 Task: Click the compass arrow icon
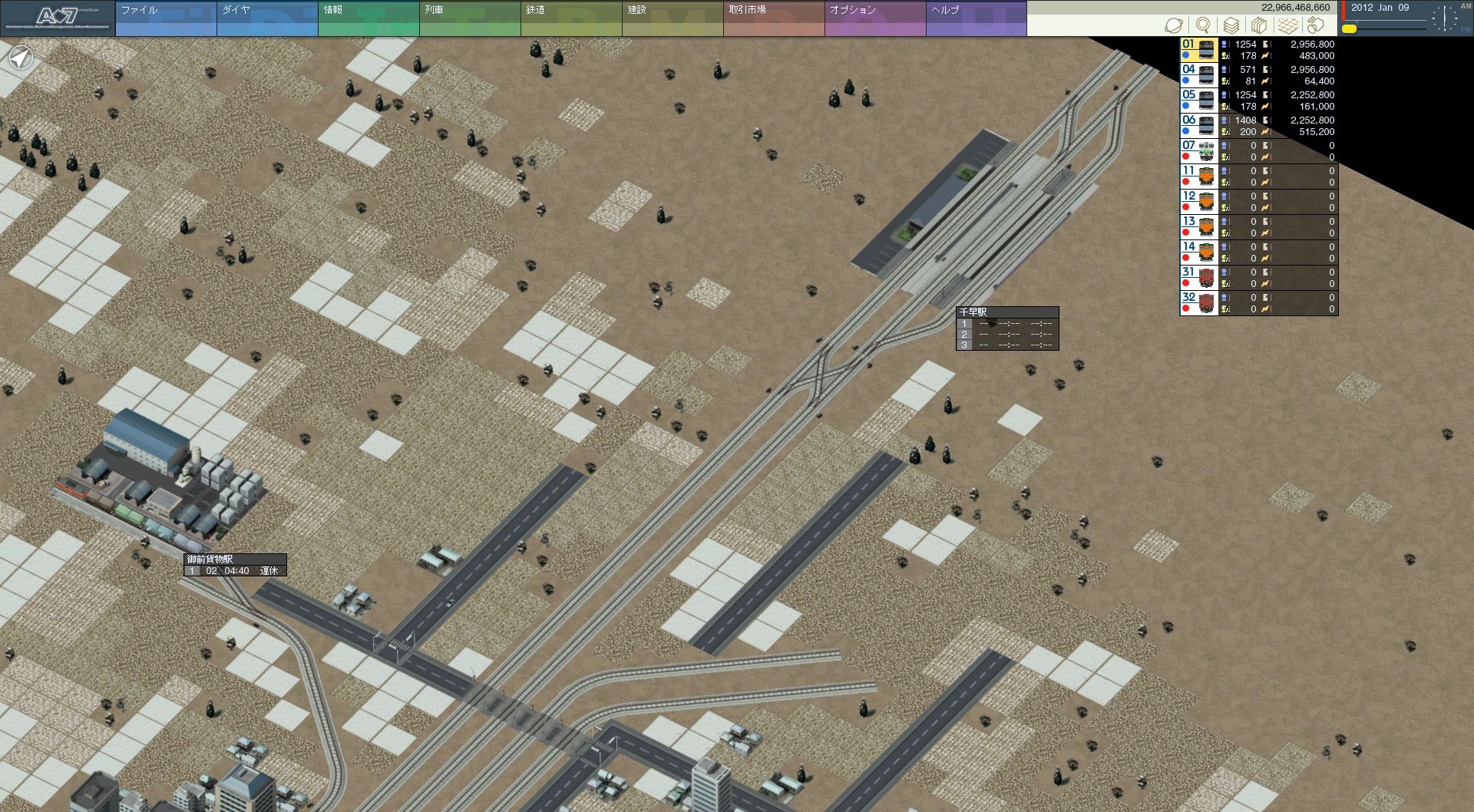pos(21,58)
